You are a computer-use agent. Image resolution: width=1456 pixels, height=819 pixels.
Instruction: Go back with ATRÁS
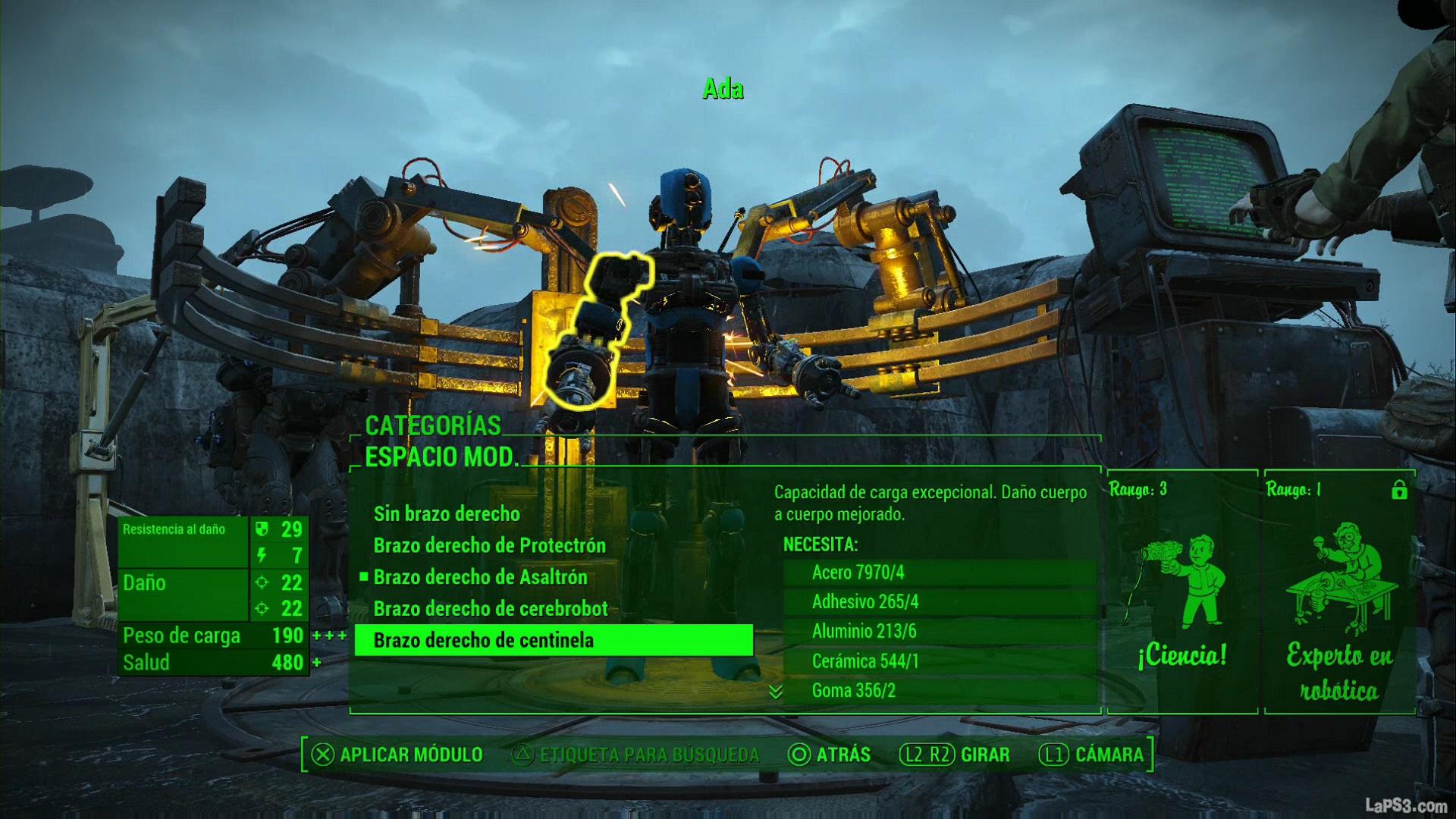tap(830, 755)
